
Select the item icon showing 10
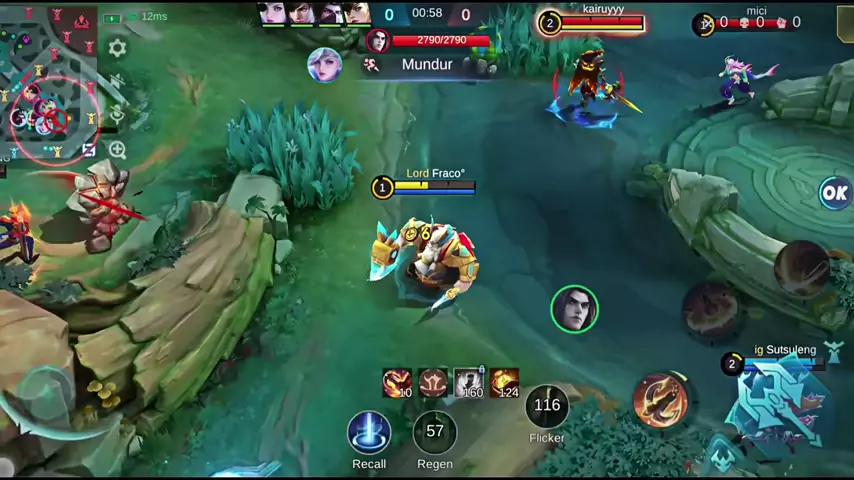point(397,382)
